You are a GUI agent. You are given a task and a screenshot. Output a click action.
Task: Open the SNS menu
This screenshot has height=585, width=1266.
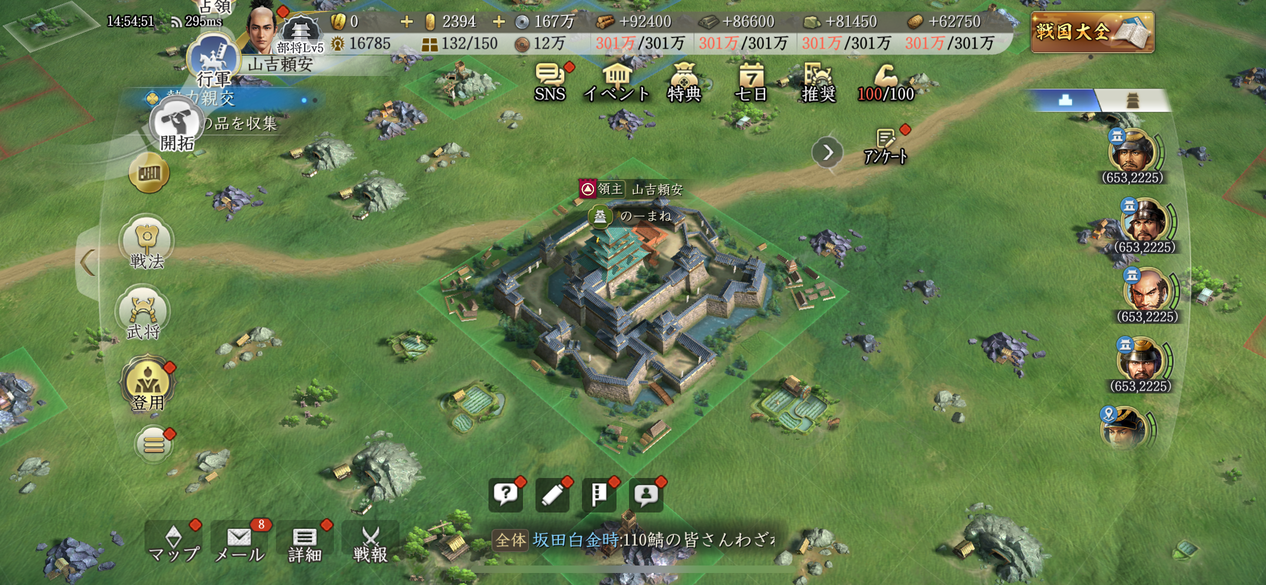click(x=550, y=81)
